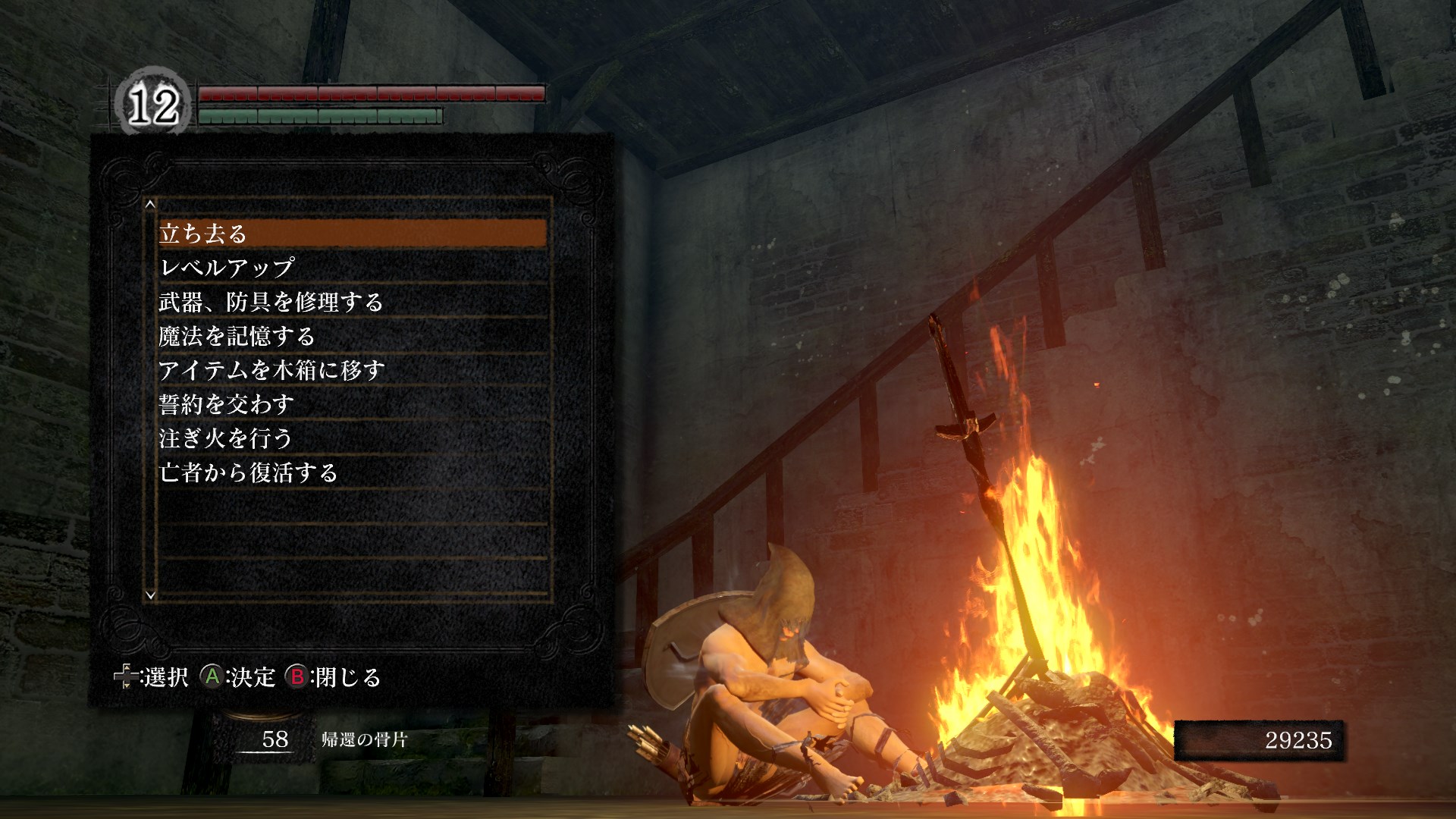Screen dimensions: 1456x819
Task: Open アイテムを木箱に移す storage option
Action: (x=352, y=370)
